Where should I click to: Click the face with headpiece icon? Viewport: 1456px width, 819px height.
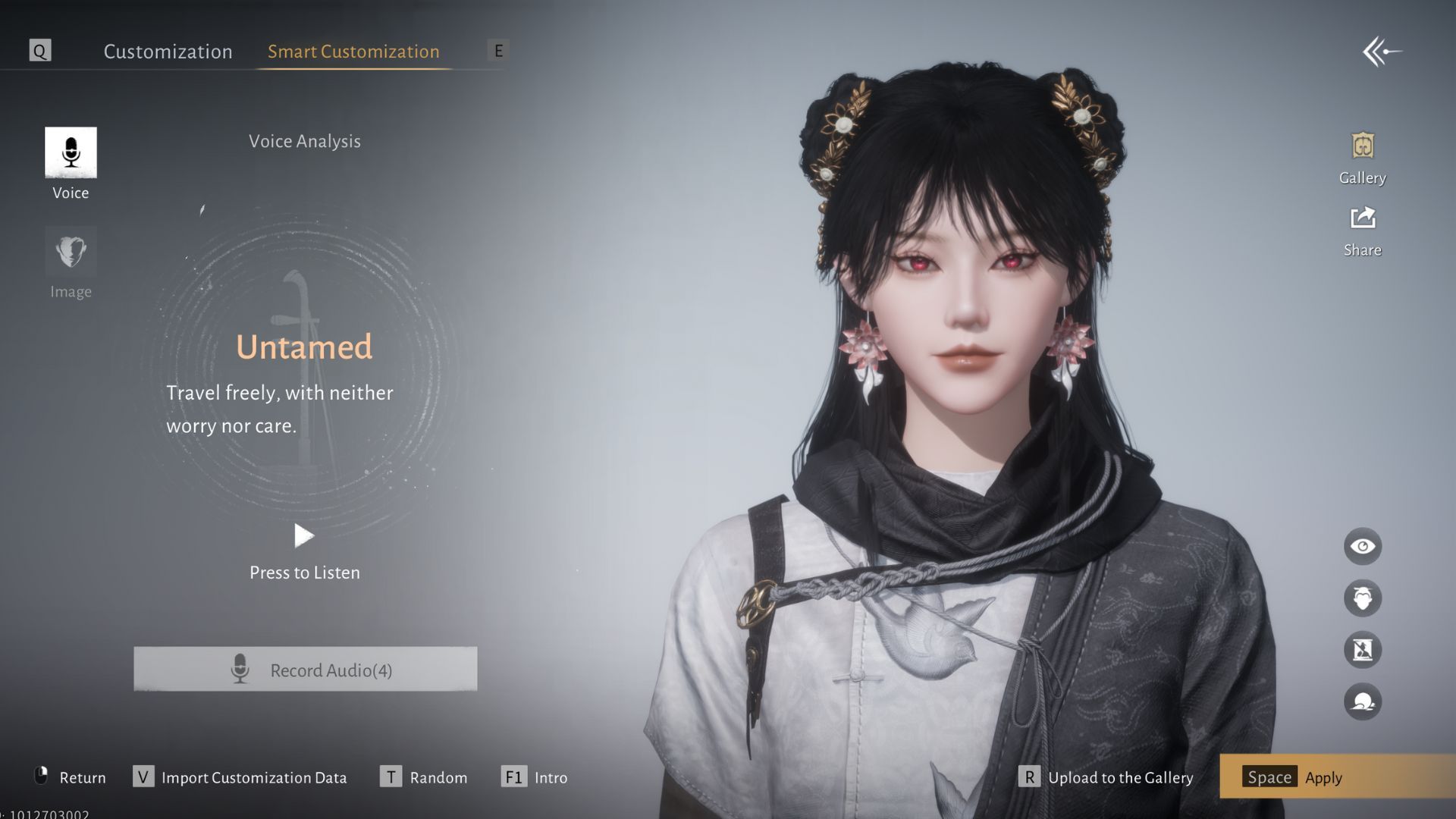pyautogui.click(x=1363, y=598)
